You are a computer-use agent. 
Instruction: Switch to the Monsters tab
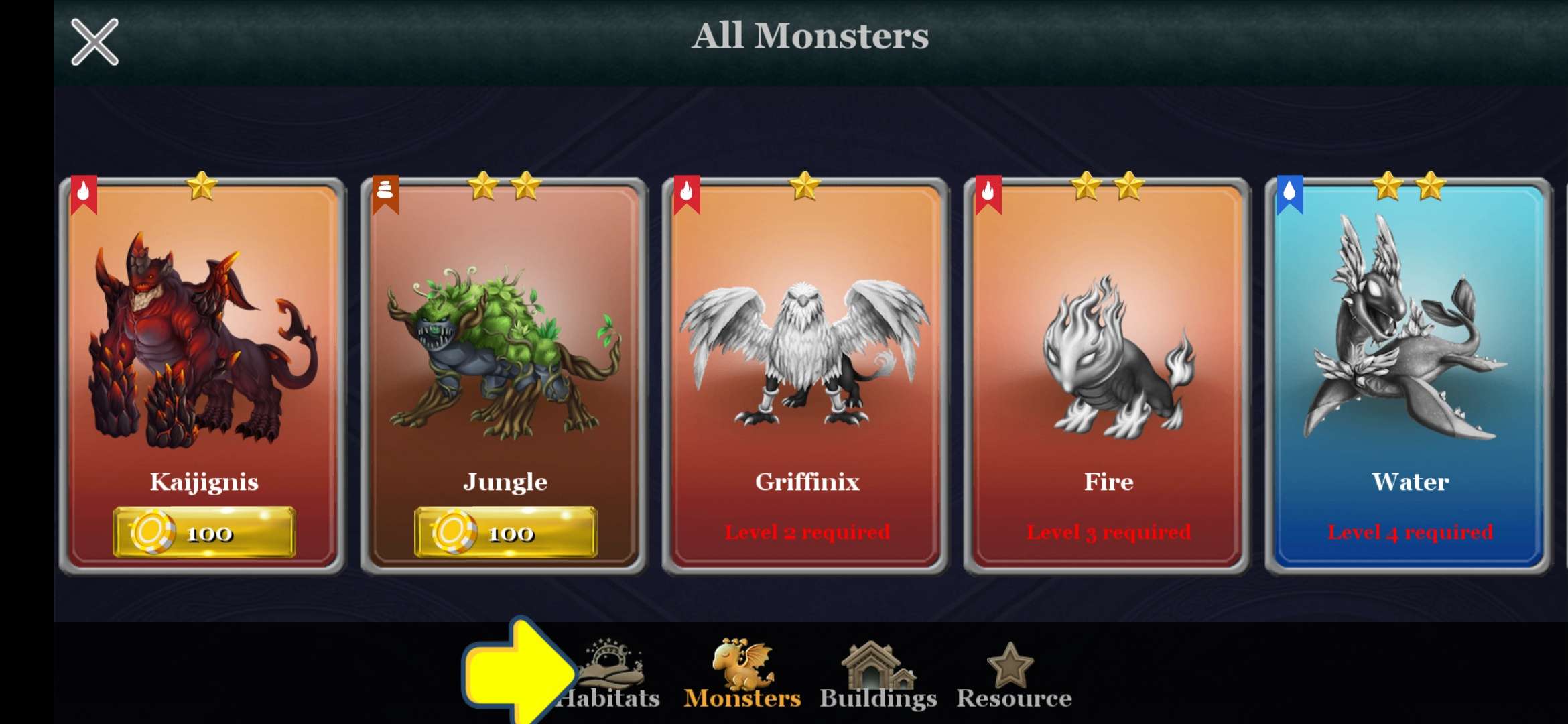tap(740, 677)
